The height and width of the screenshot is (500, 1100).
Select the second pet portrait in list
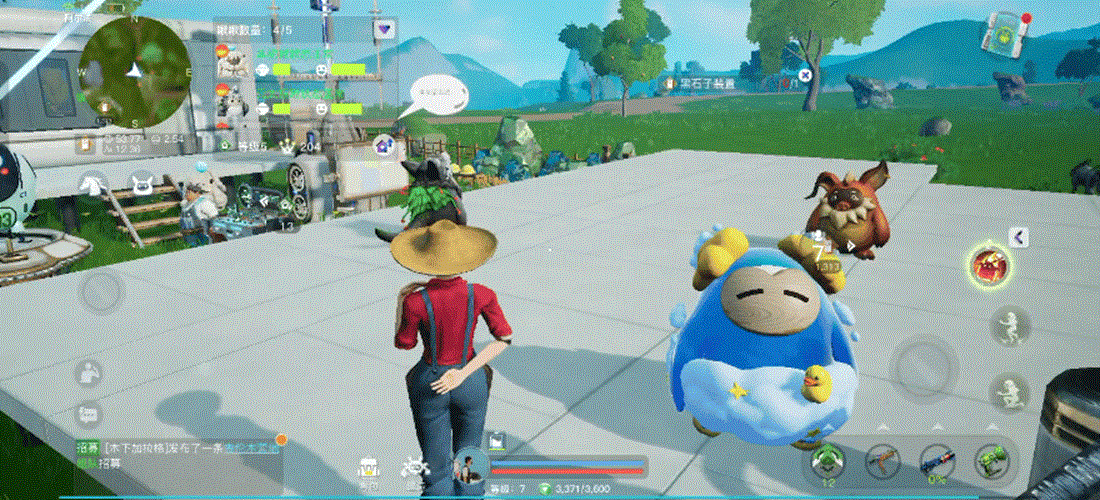tap(231, 100)
